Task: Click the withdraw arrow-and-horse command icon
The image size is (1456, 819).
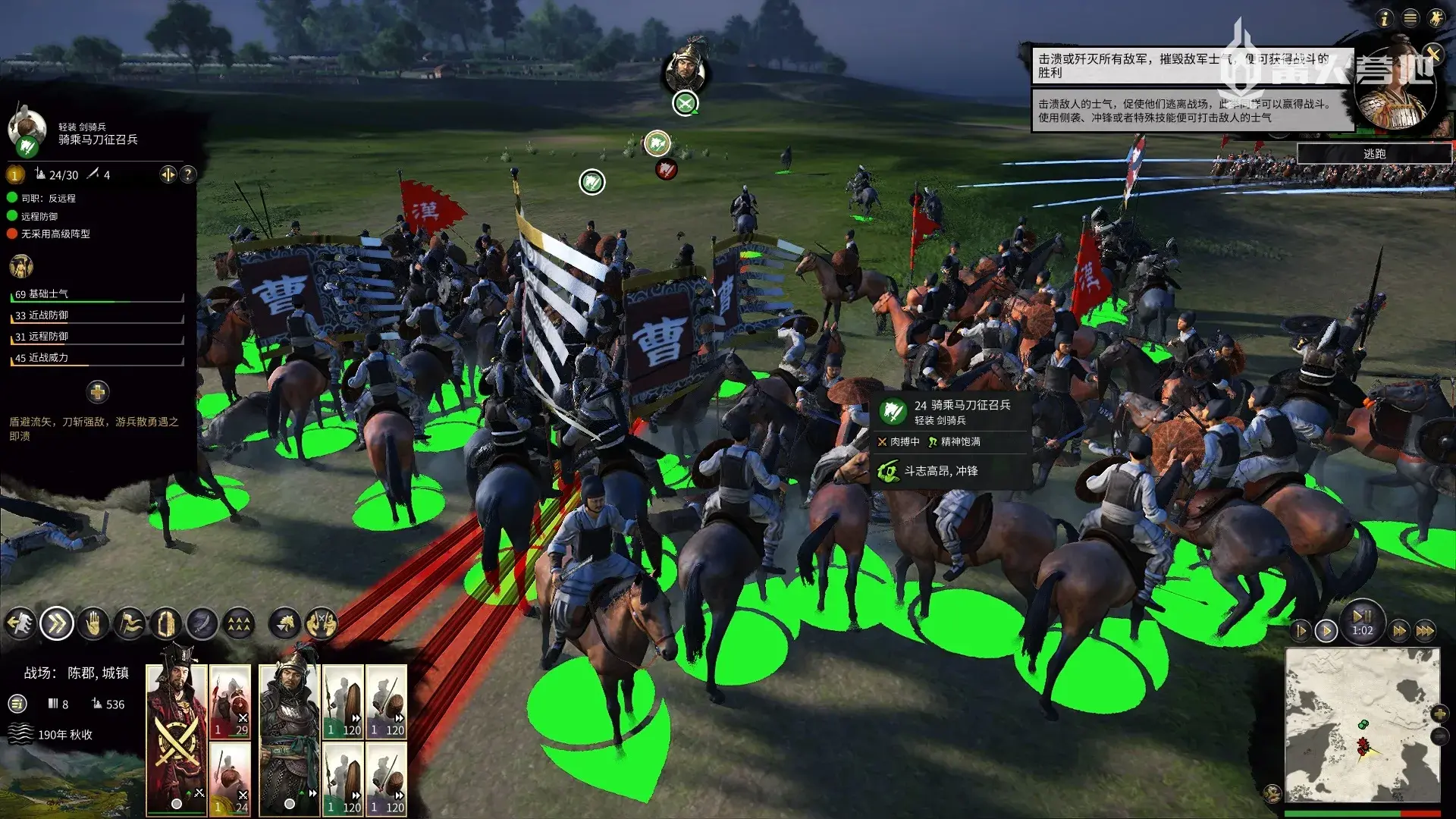Action: click(20, 624)
